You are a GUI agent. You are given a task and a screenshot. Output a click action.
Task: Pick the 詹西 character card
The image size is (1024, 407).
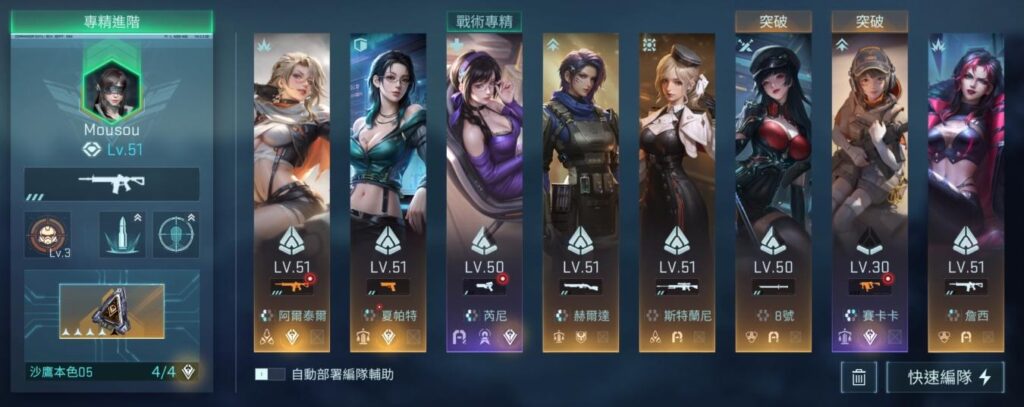coord(965,190)
